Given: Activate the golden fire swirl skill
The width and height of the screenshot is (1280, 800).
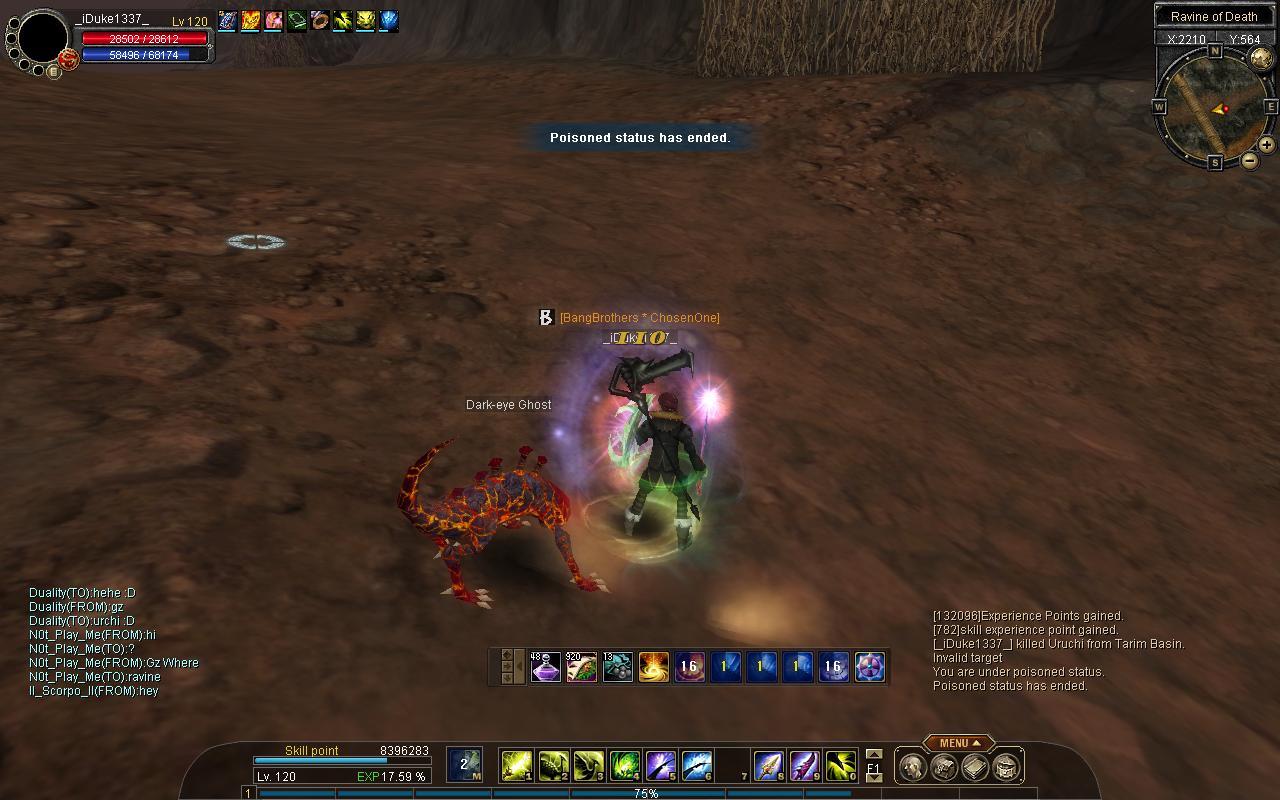Looking at the screenshot, I should [x=654, y=667].
